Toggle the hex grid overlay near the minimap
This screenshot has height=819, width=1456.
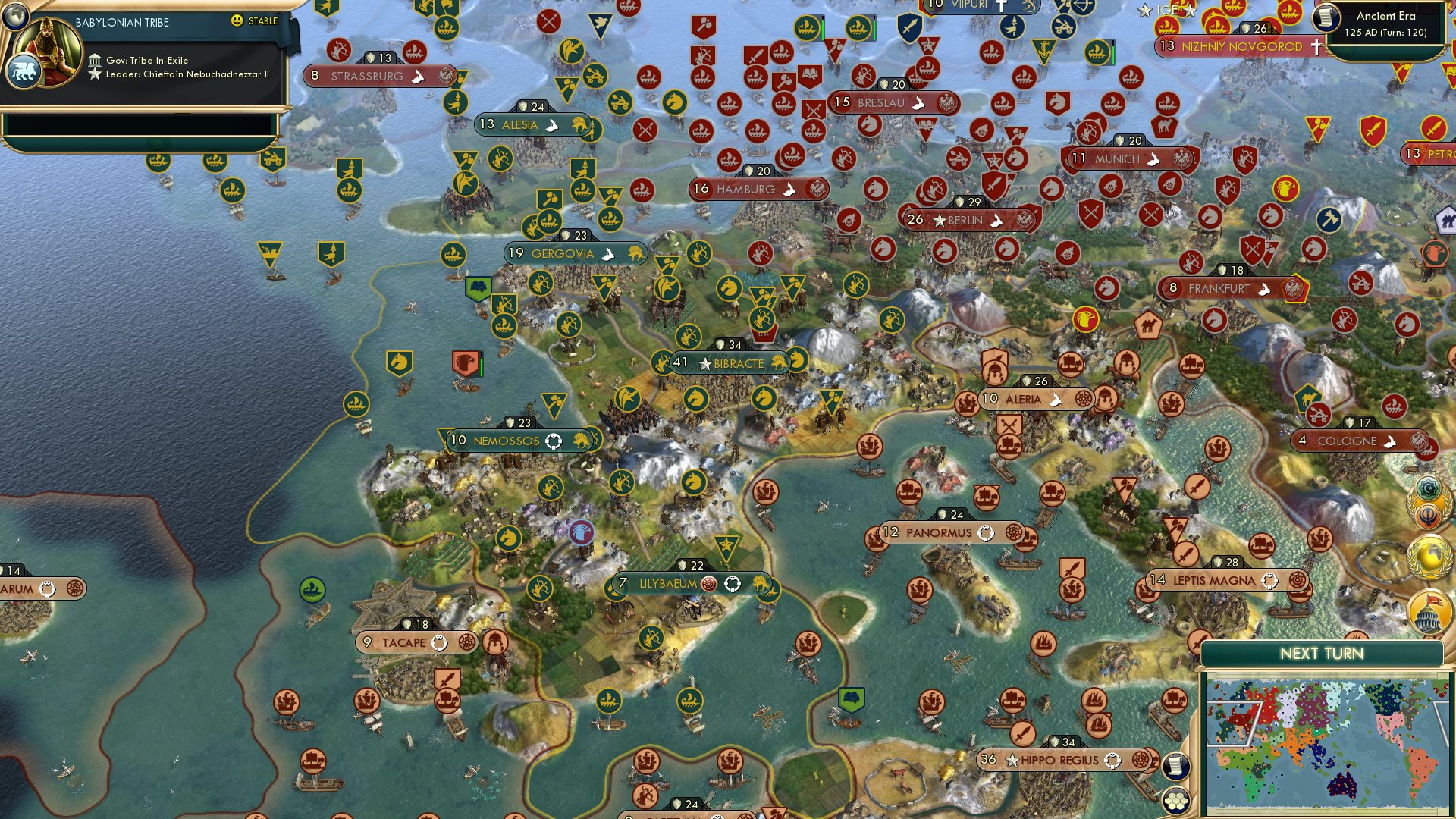click(x=1175, y=801)
